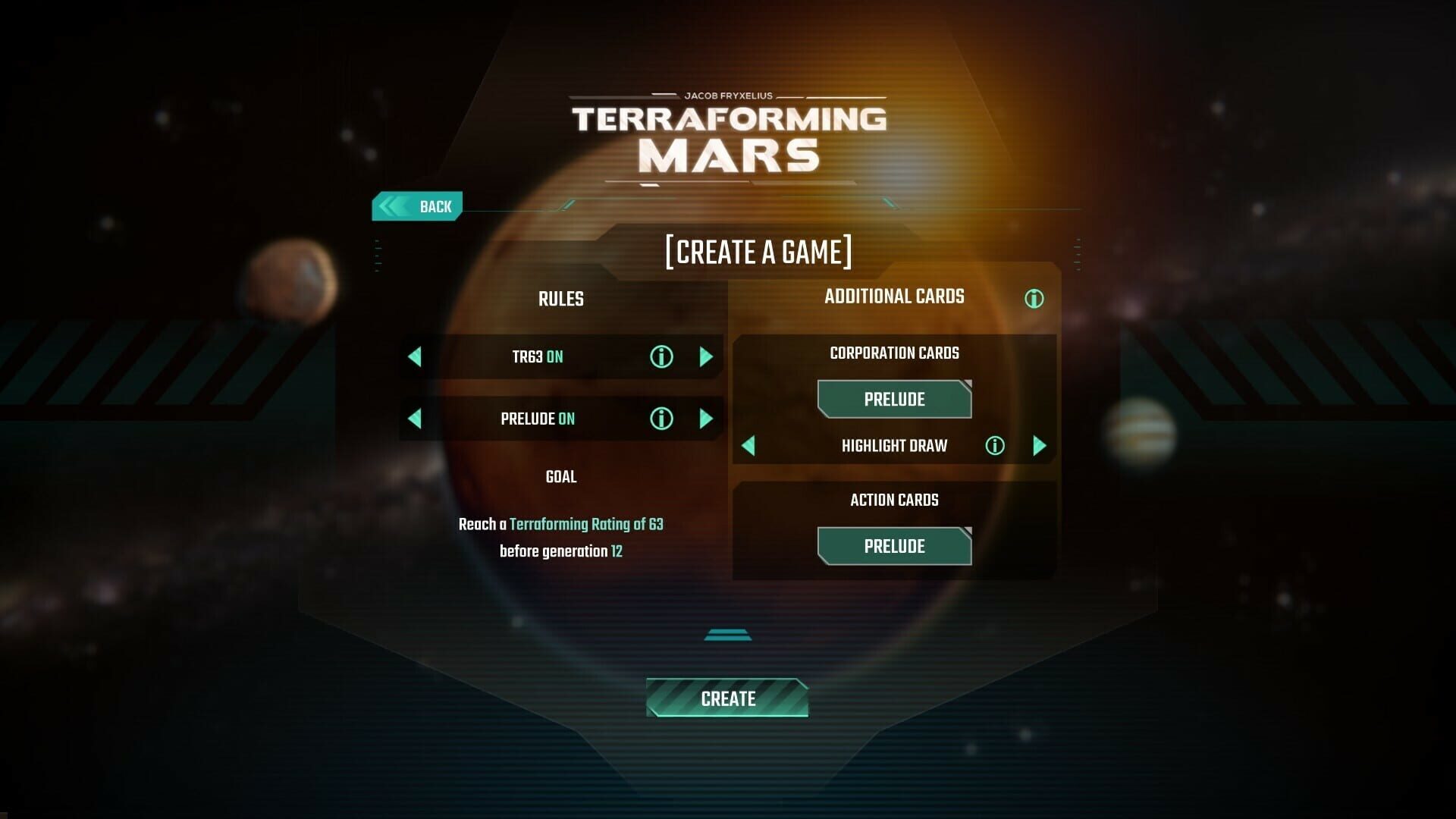Click the right arrow beside TR63
The height and width of the screenshot is (819, 1456).
point(707,356)
